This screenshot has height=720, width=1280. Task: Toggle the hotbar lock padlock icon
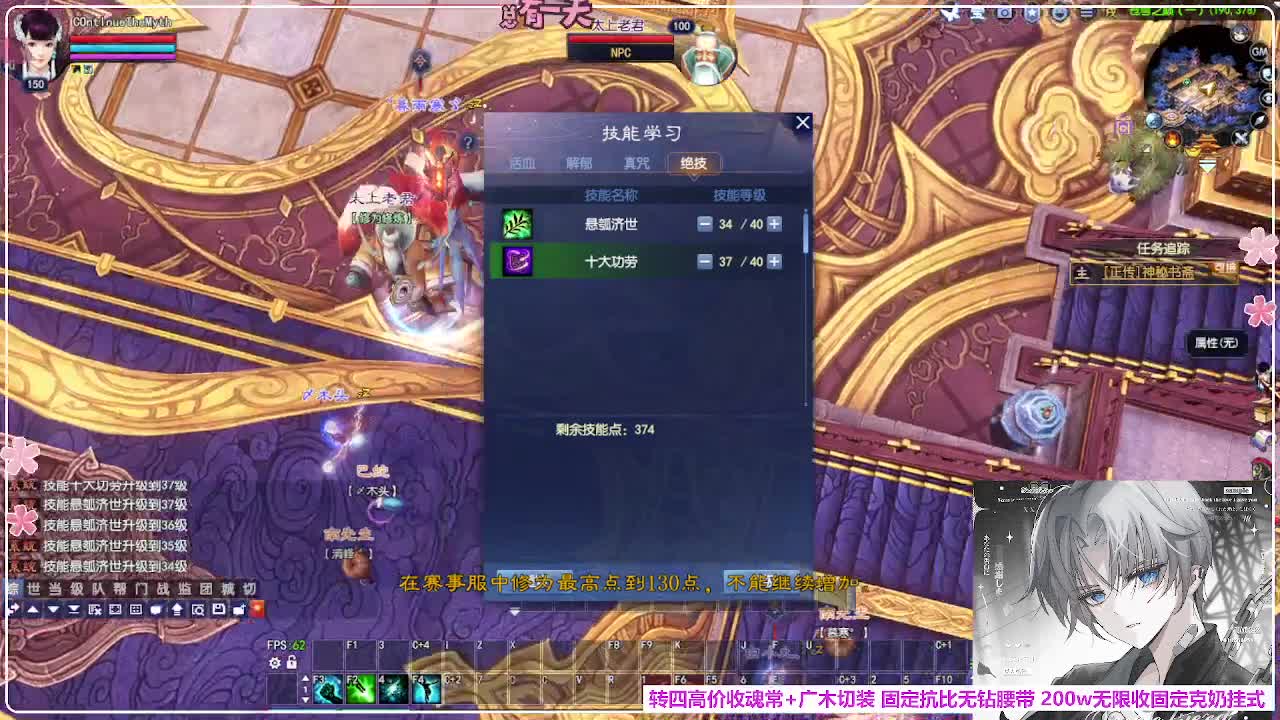click(x=292, y=663)
